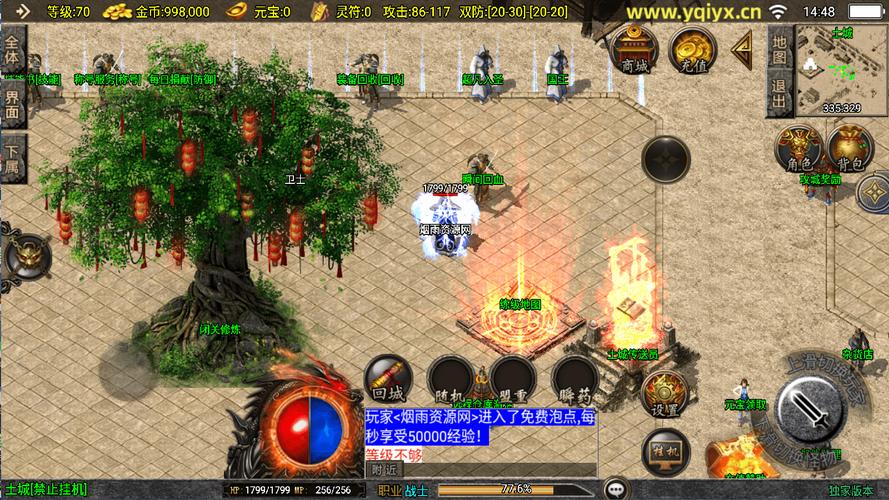Choose the 下属 tab
The image size is (889, 500).
(12, 157)
